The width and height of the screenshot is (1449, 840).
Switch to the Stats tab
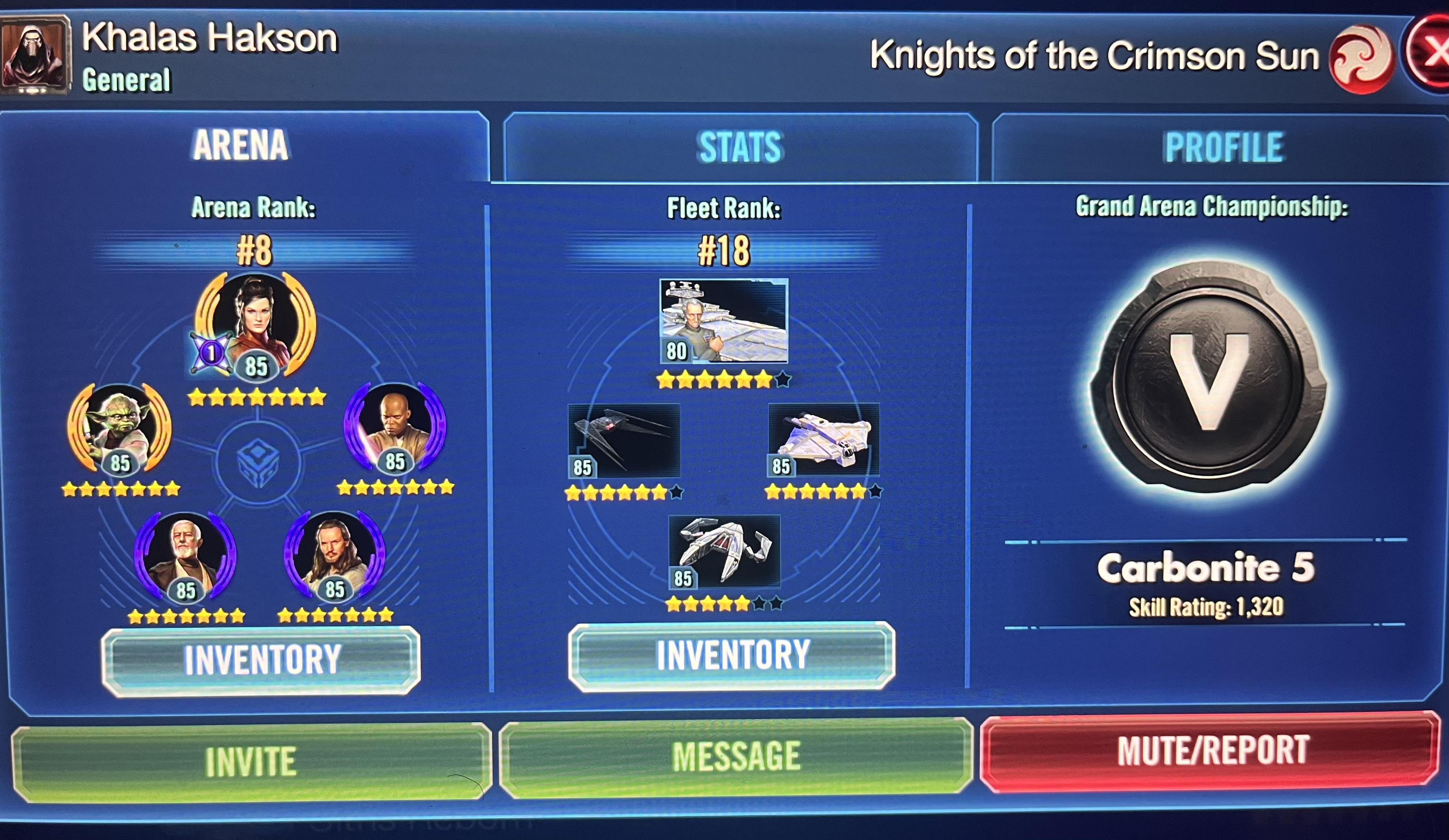coord(740,147)
